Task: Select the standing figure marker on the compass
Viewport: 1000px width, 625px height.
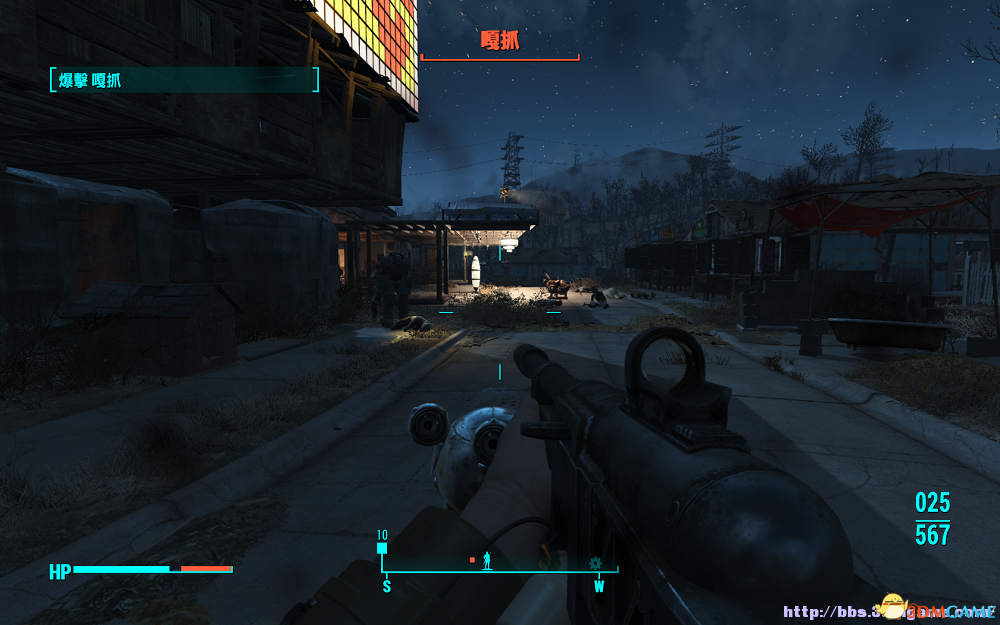Action: (x=488, y=560)
